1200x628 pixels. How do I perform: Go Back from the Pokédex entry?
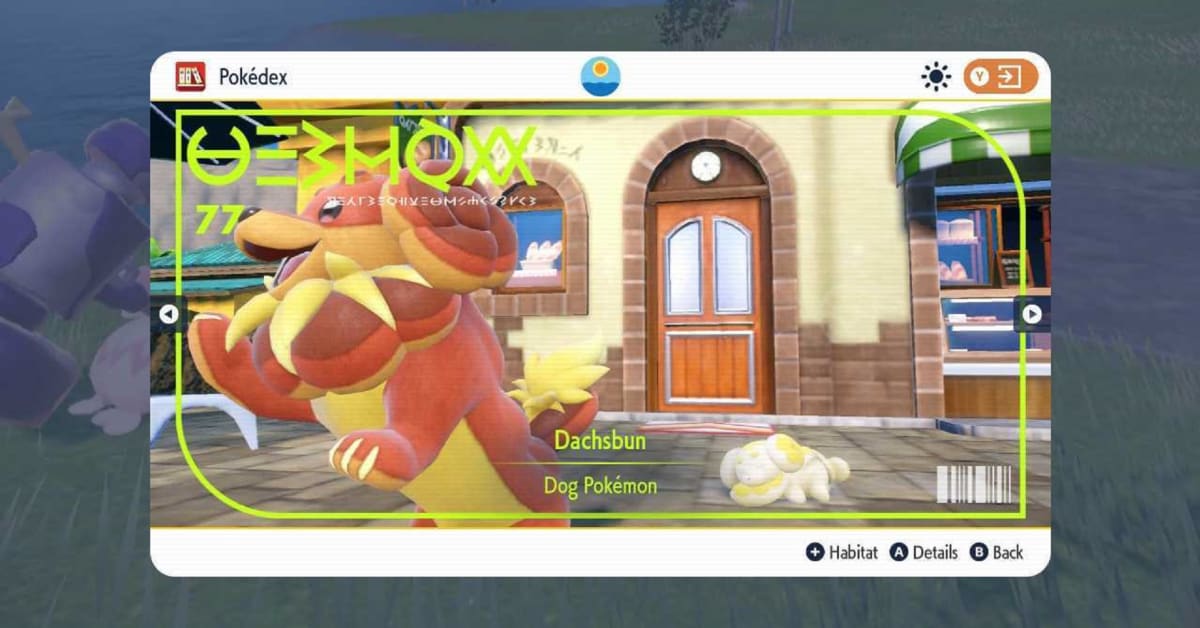pyautogui.click(x=997, y=552)
